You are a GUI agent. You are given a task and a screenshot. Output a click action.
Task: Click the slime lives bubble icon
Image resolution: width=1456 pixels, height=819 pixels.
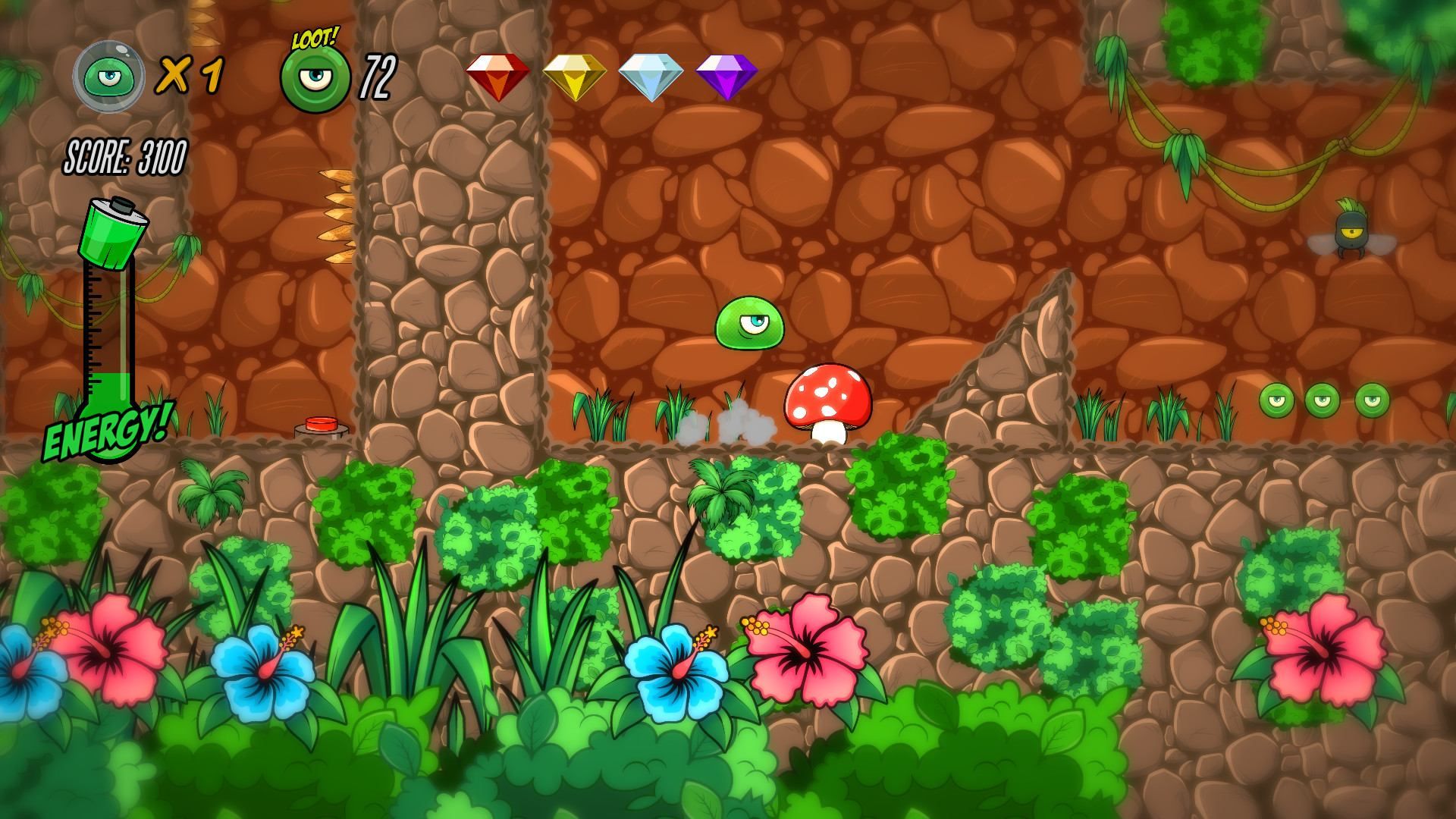(x=108, y=76)
